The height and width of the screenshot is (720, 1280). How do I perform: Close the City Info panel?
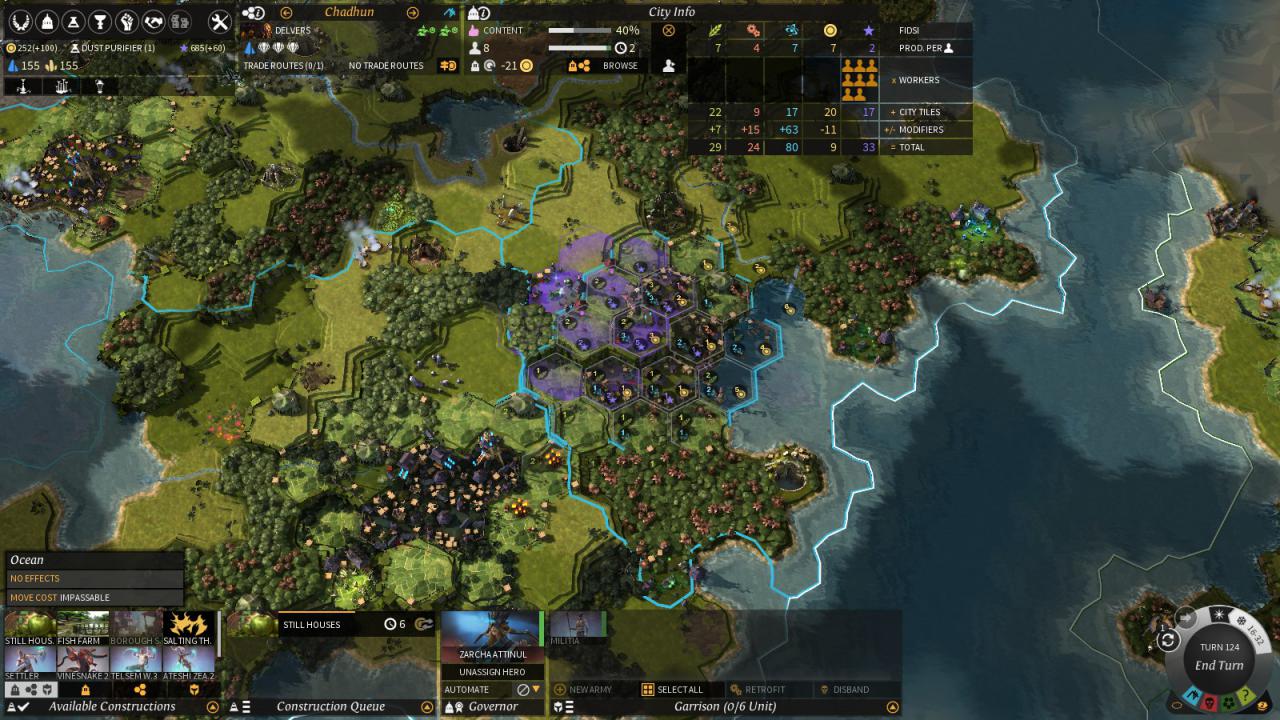(669, 30)
